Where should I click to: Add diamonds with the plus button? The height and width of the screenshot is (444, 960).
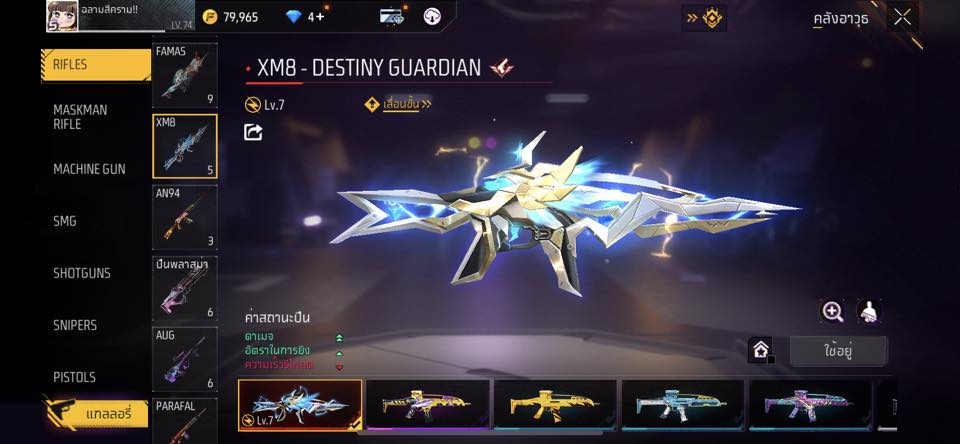320,17
